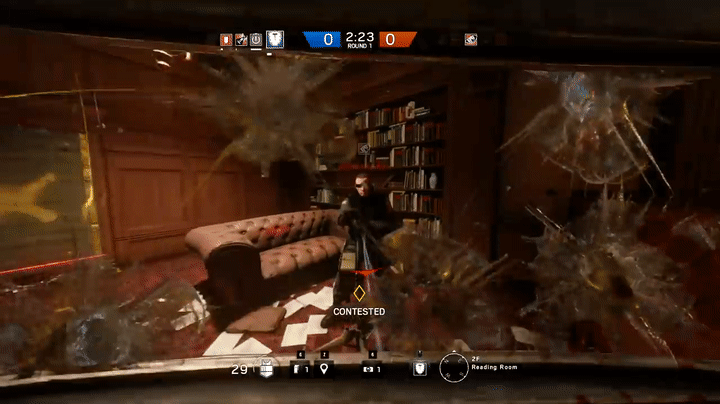The height and width of the screenshot is (404, 720).
Task: Select the compass showing 2F Reading Room
Action: 454,368
